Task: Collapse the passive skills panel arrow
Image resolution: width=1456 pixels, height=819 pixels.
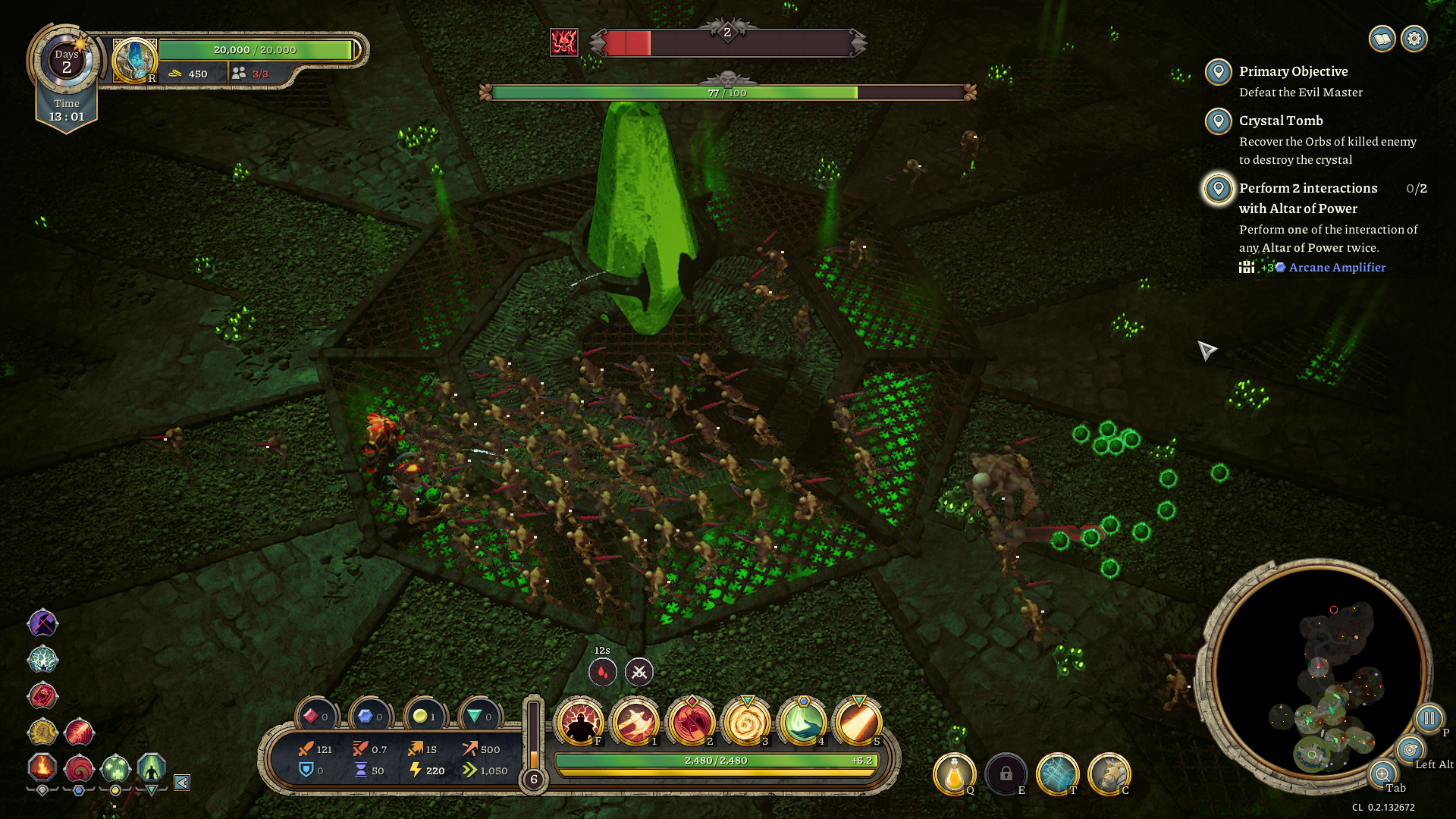Action: tap(182, 783)
